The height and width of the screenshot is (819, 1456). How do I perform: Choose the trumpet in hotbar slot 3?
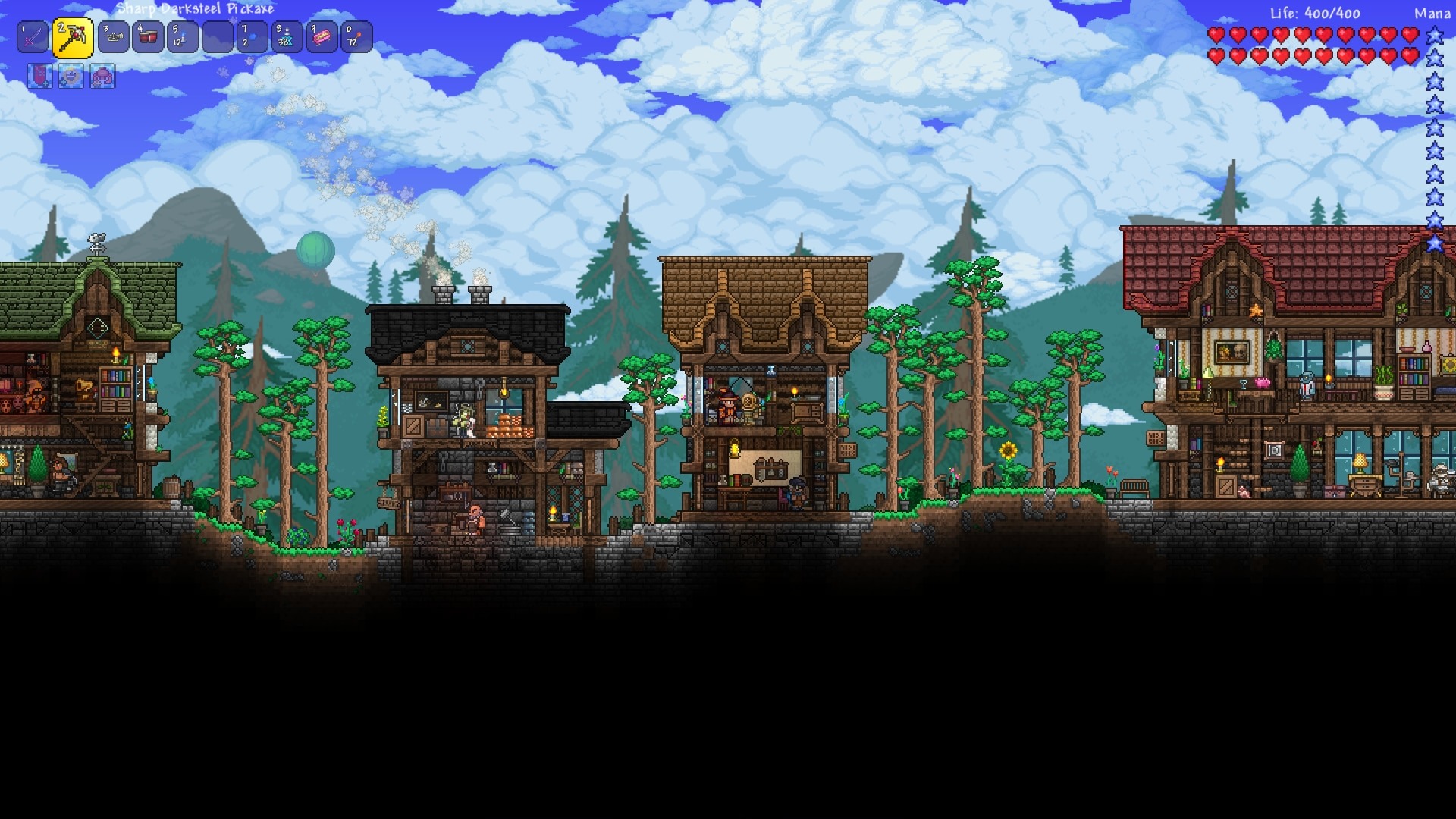(114, 37)
